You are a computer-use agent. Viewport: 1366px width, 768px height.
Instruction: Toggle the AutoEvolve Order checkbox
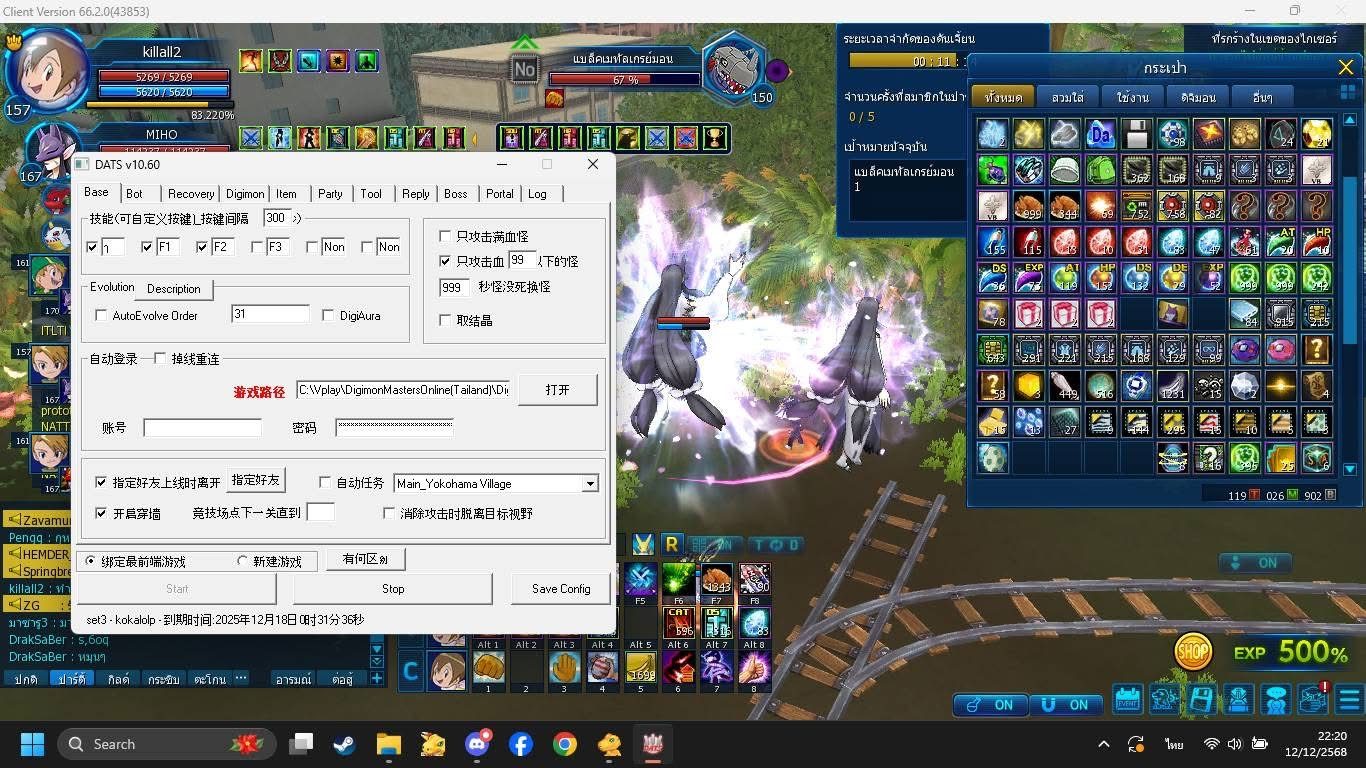click(x=101, y=316)
